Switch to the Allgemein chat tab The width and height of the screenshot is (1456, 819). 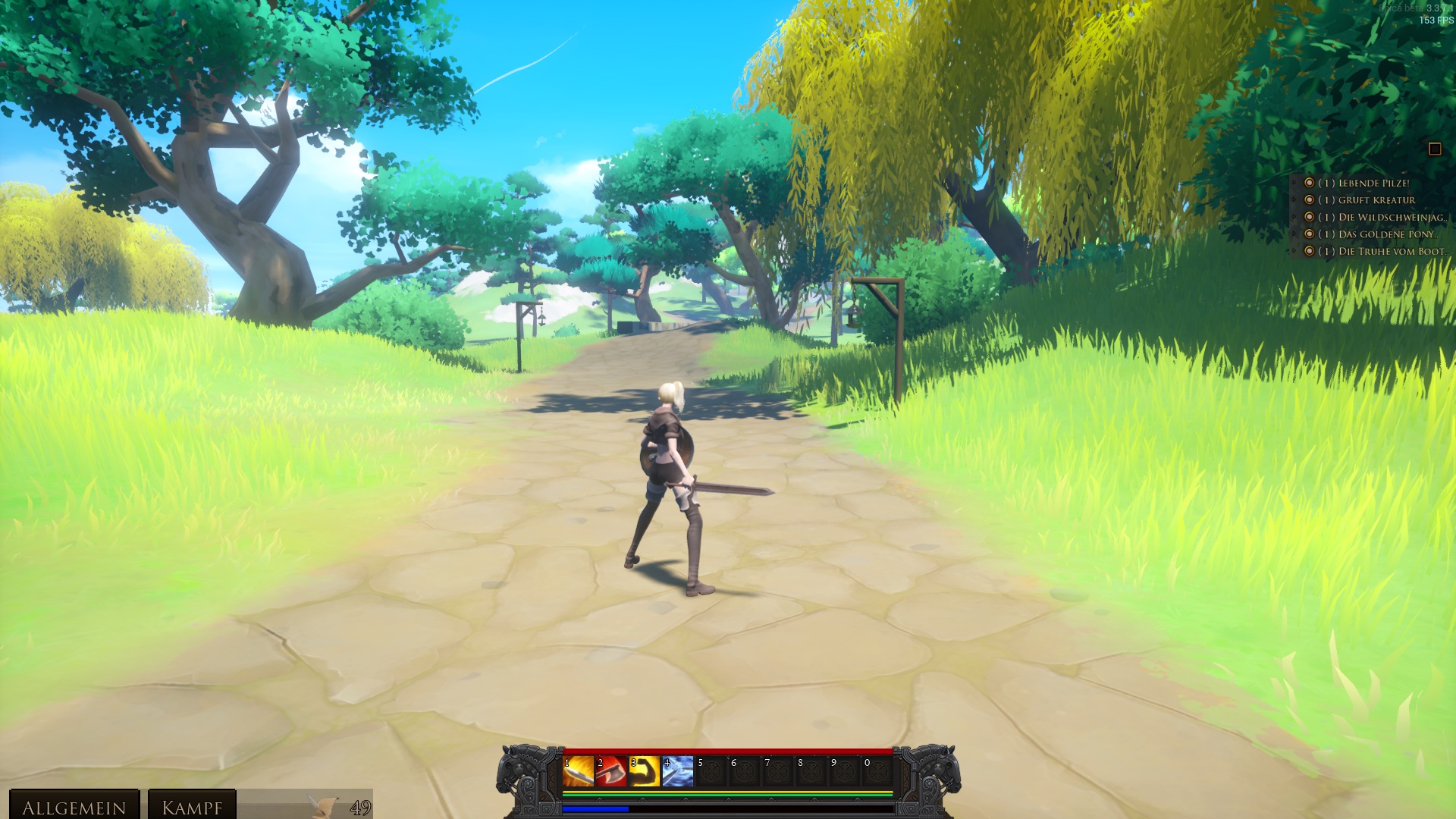[x=74, y=806]
